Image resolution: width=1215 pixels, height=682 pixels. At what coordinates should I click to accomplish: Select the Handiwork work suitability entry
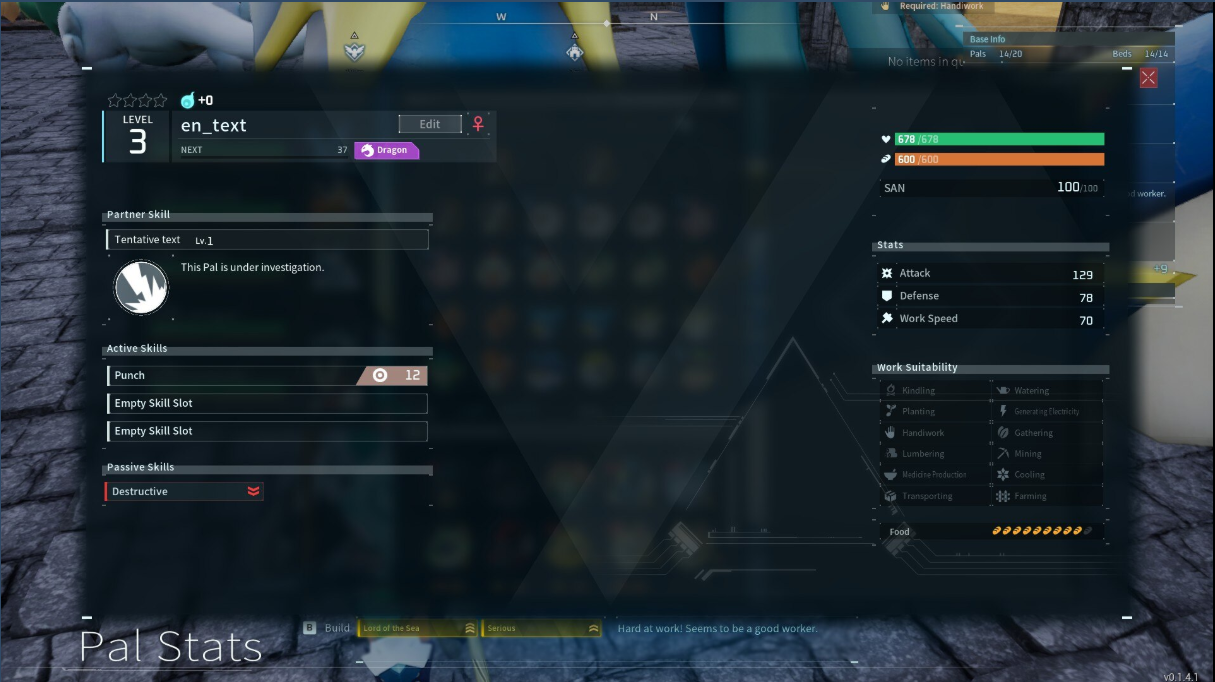click(x=922, y=433)
